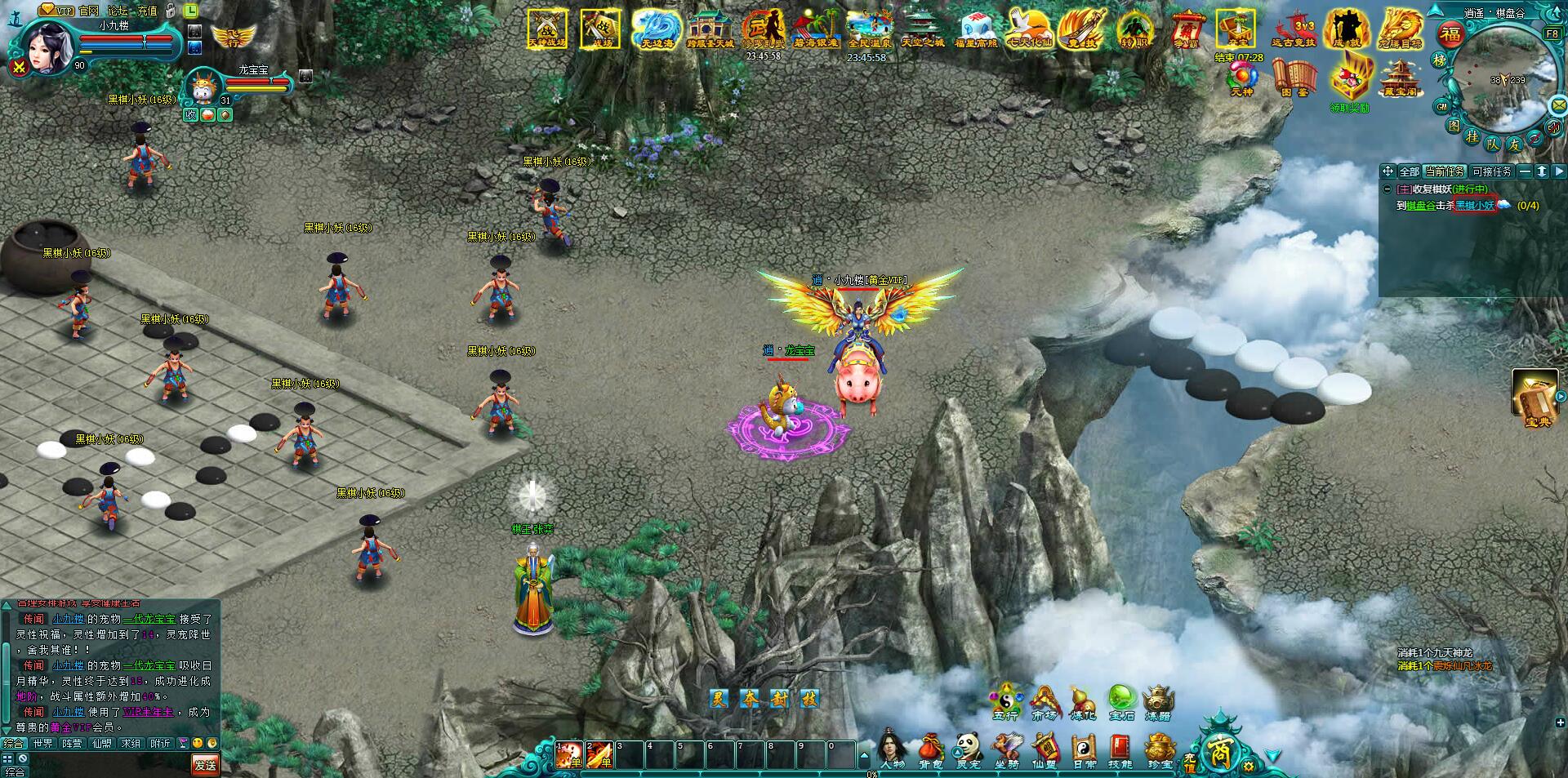Open the 技能 skills book
The image size is (1568, 778).
click(x=1119, y=745)
